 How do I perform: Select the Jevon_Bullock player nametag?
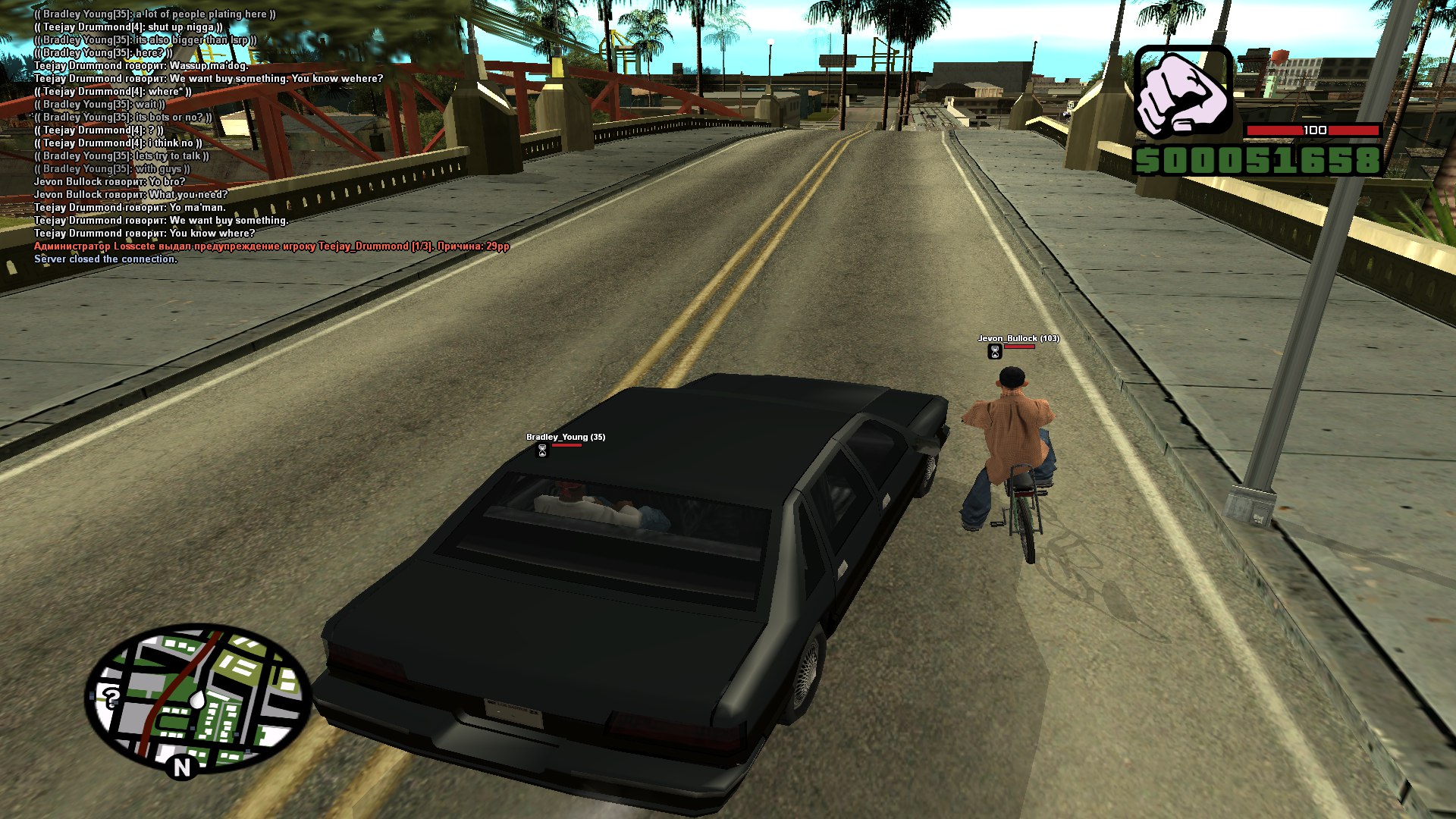pos(1018,338)
